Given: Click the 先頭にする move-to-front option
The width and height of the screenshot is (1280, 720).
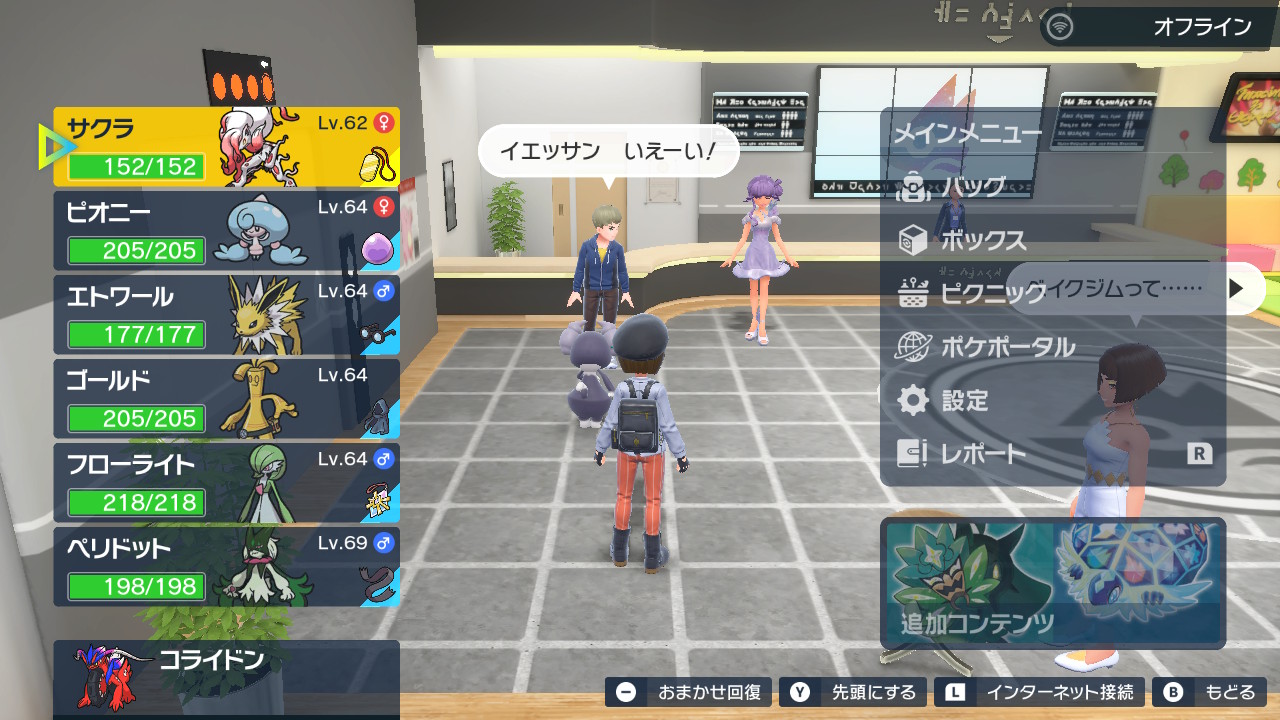Looking at the screenshot, I should (855, 692).
